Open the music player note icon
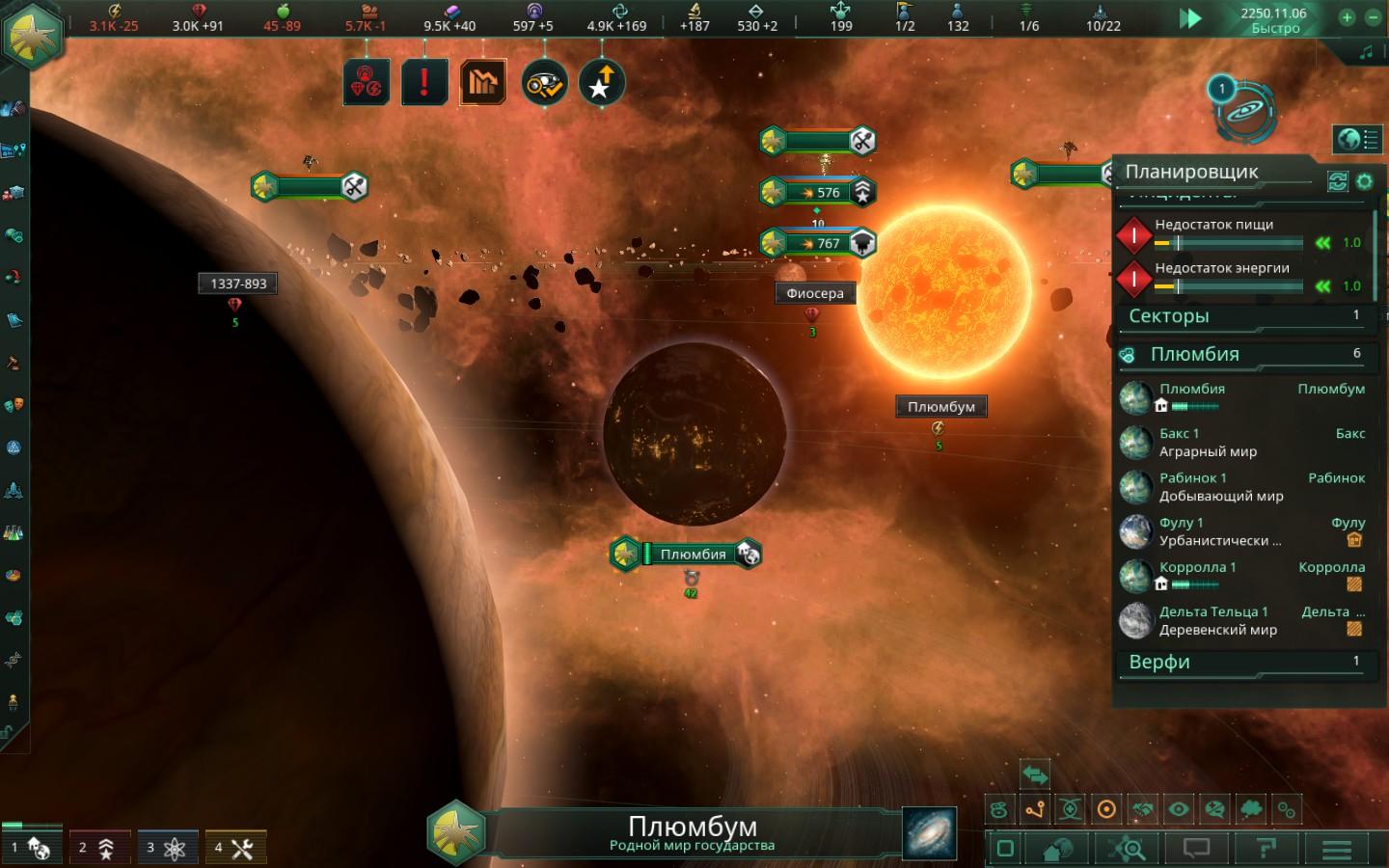Screen dimensions: 1389x868 click(x=1366, y=53)
